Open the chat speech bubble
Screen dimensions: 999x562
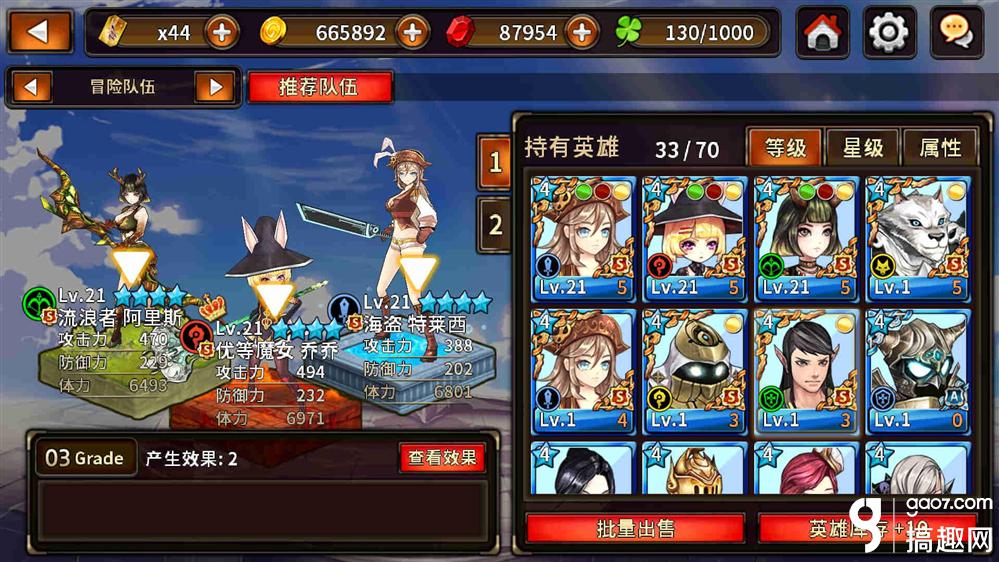pyautogui.click(x=956, y=33)
